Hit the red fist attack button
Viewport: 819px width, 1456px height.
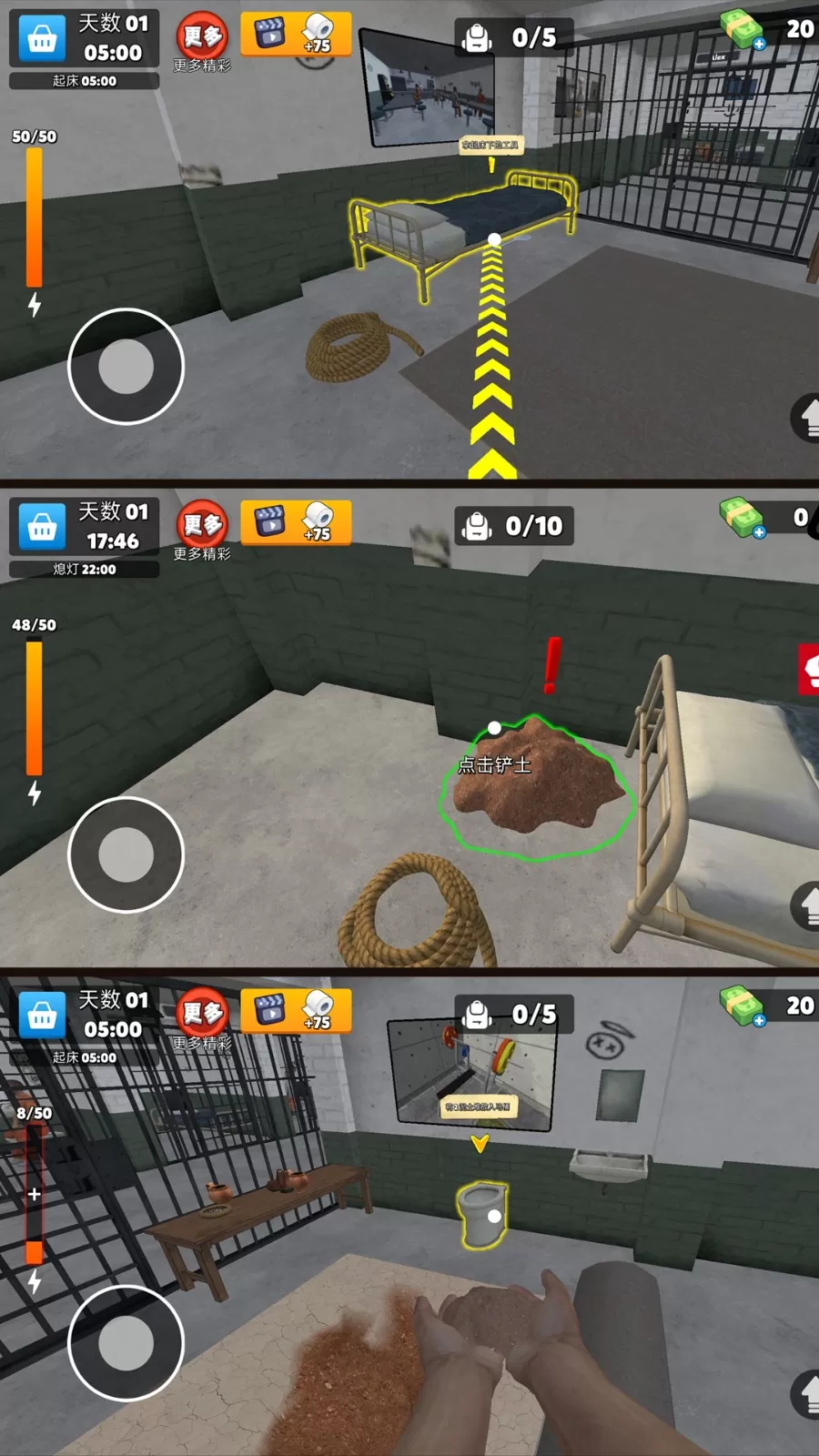click(809, 670)
